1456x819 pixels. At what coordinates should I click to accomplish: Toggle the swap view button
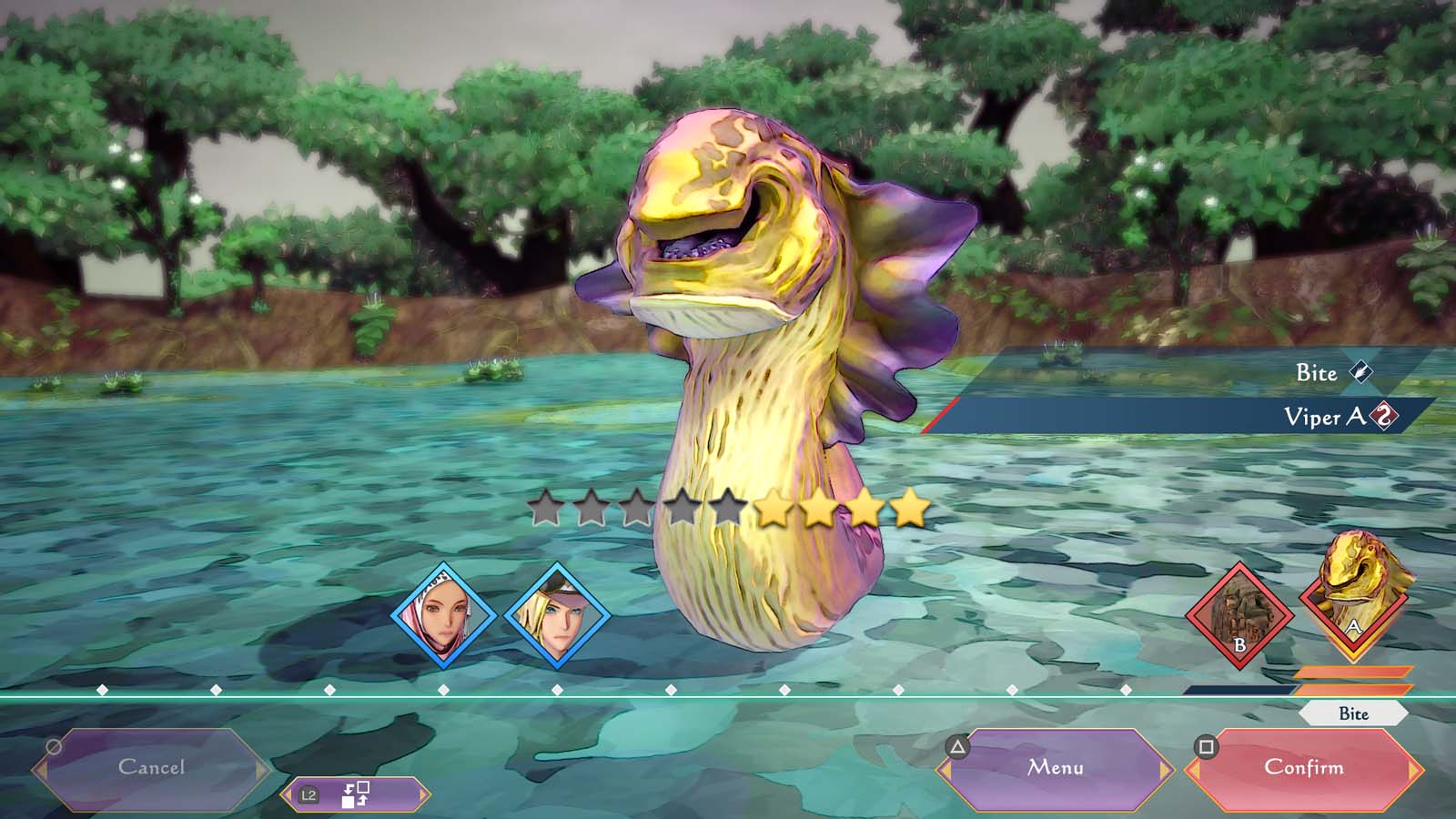coord(355,794)
